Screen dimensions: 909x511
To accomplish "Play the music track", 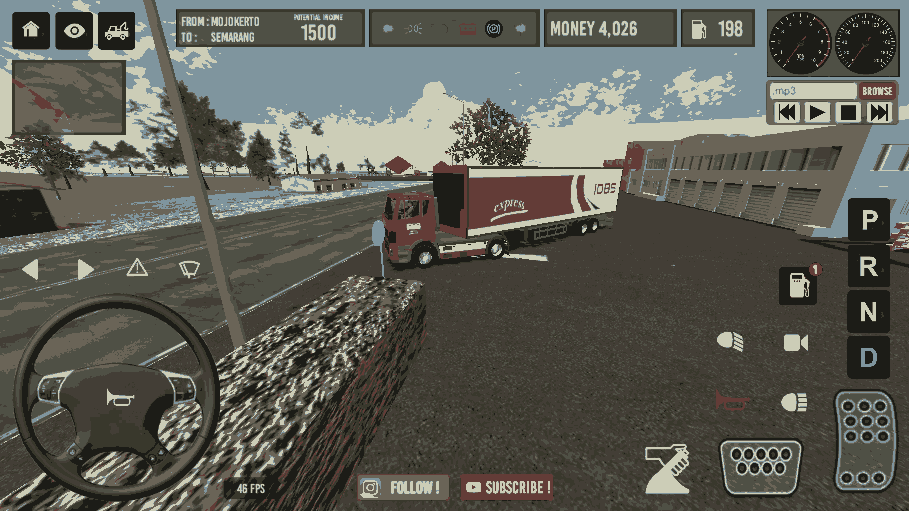I will 818,112.
